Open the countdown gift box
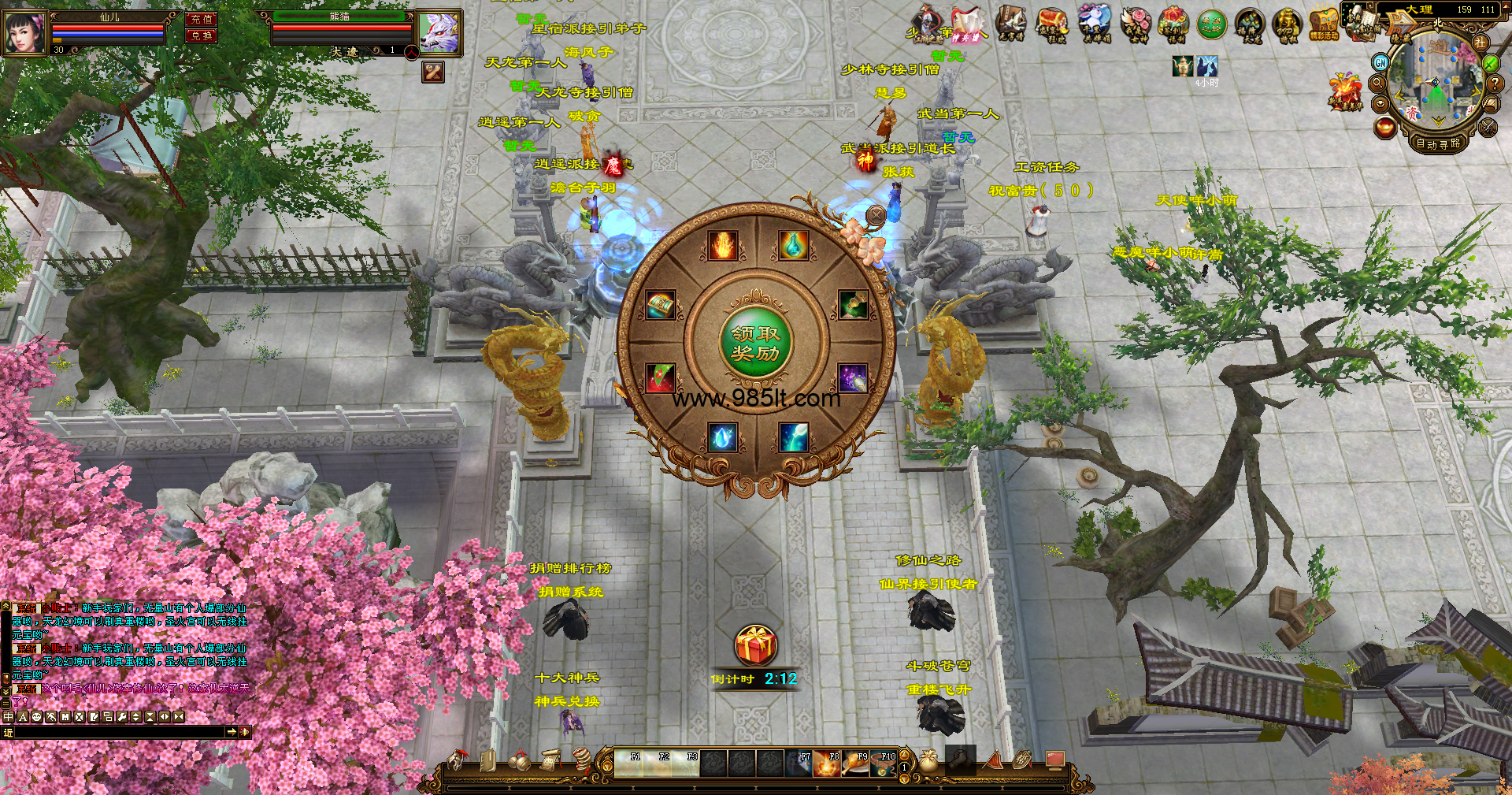 tap(756, 646)
